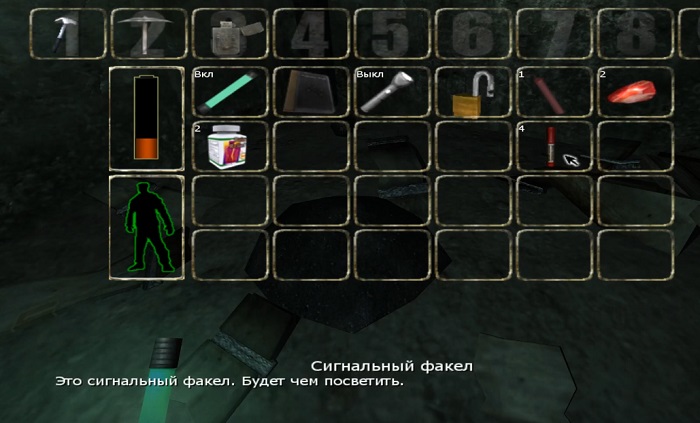Select the hammer in quick slot 1
Image resolution: width=700 pixels, height=423 pixels.
67,34
